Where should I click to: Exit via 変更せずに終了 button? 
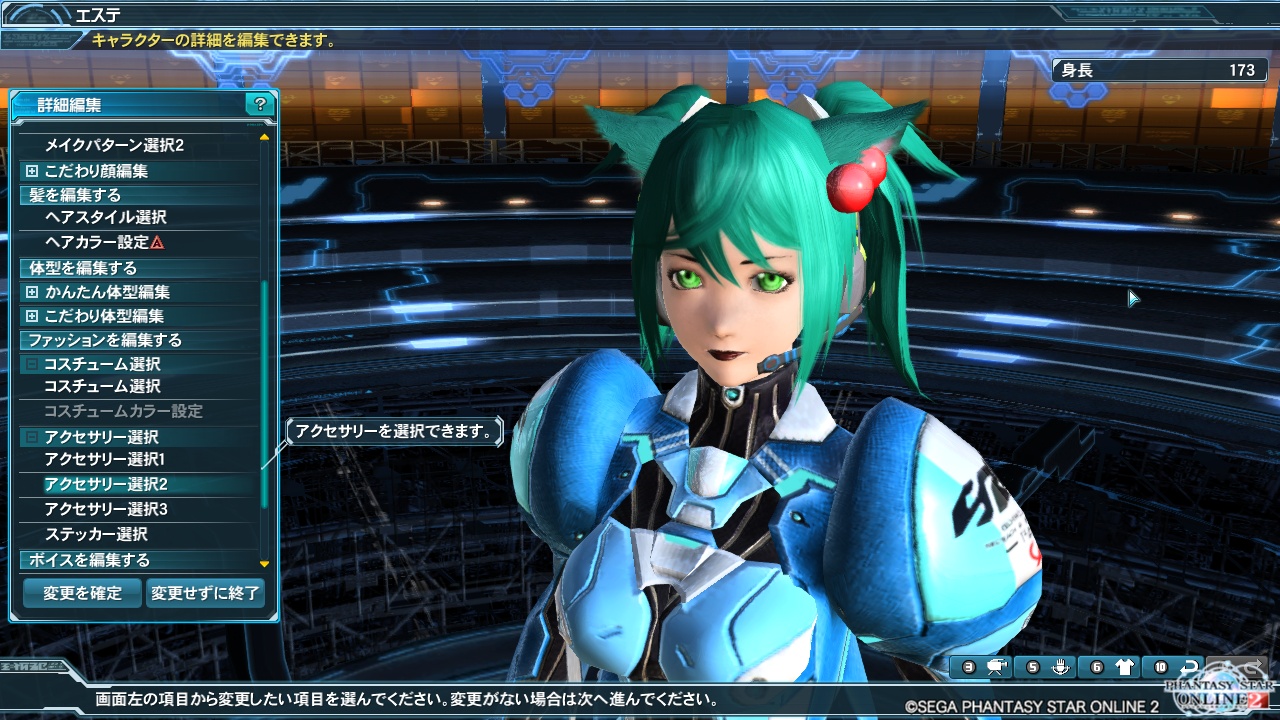(205, 593)
